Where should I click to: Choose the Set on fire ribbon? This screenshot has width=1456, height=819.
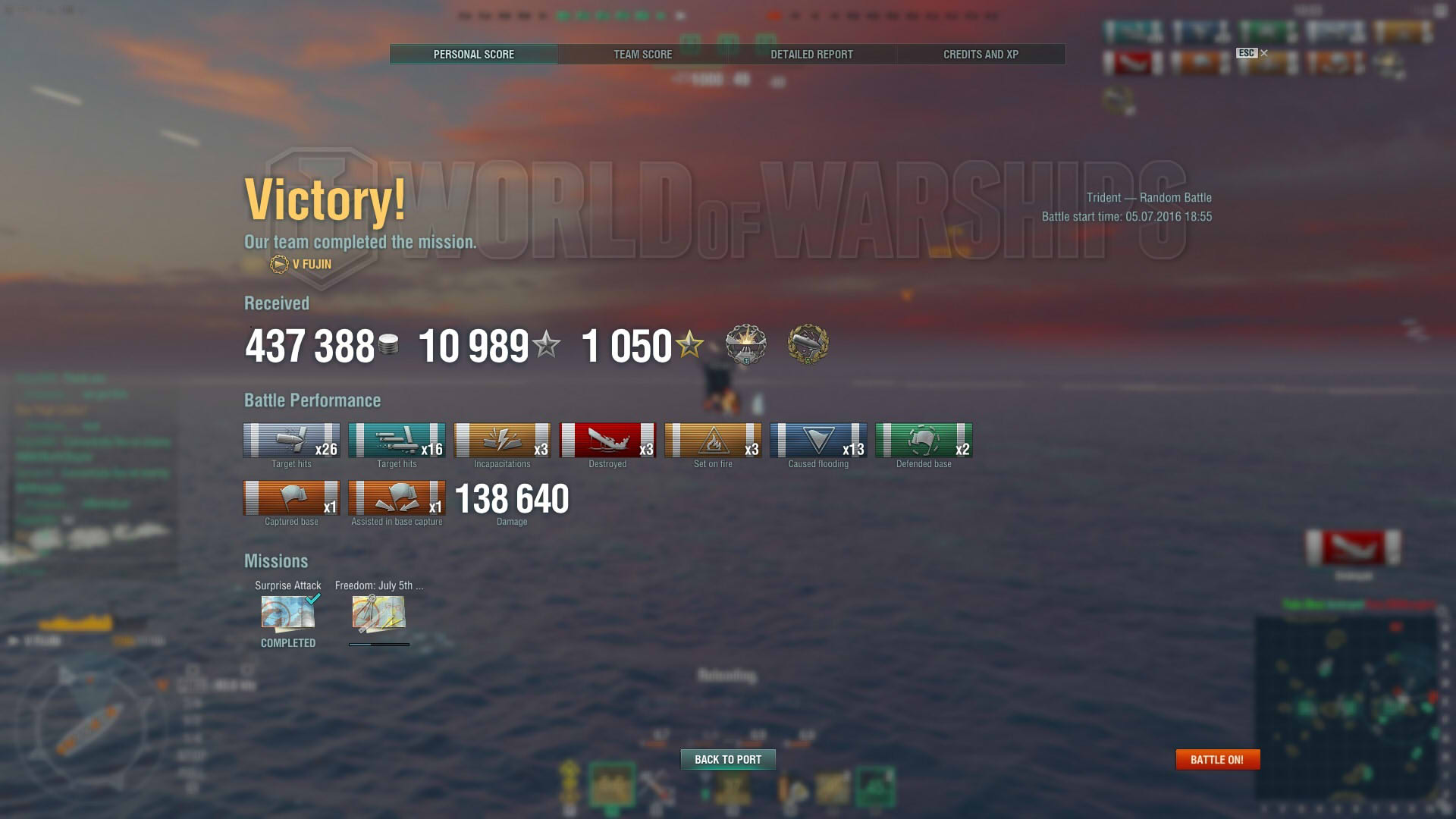(713, 441)
